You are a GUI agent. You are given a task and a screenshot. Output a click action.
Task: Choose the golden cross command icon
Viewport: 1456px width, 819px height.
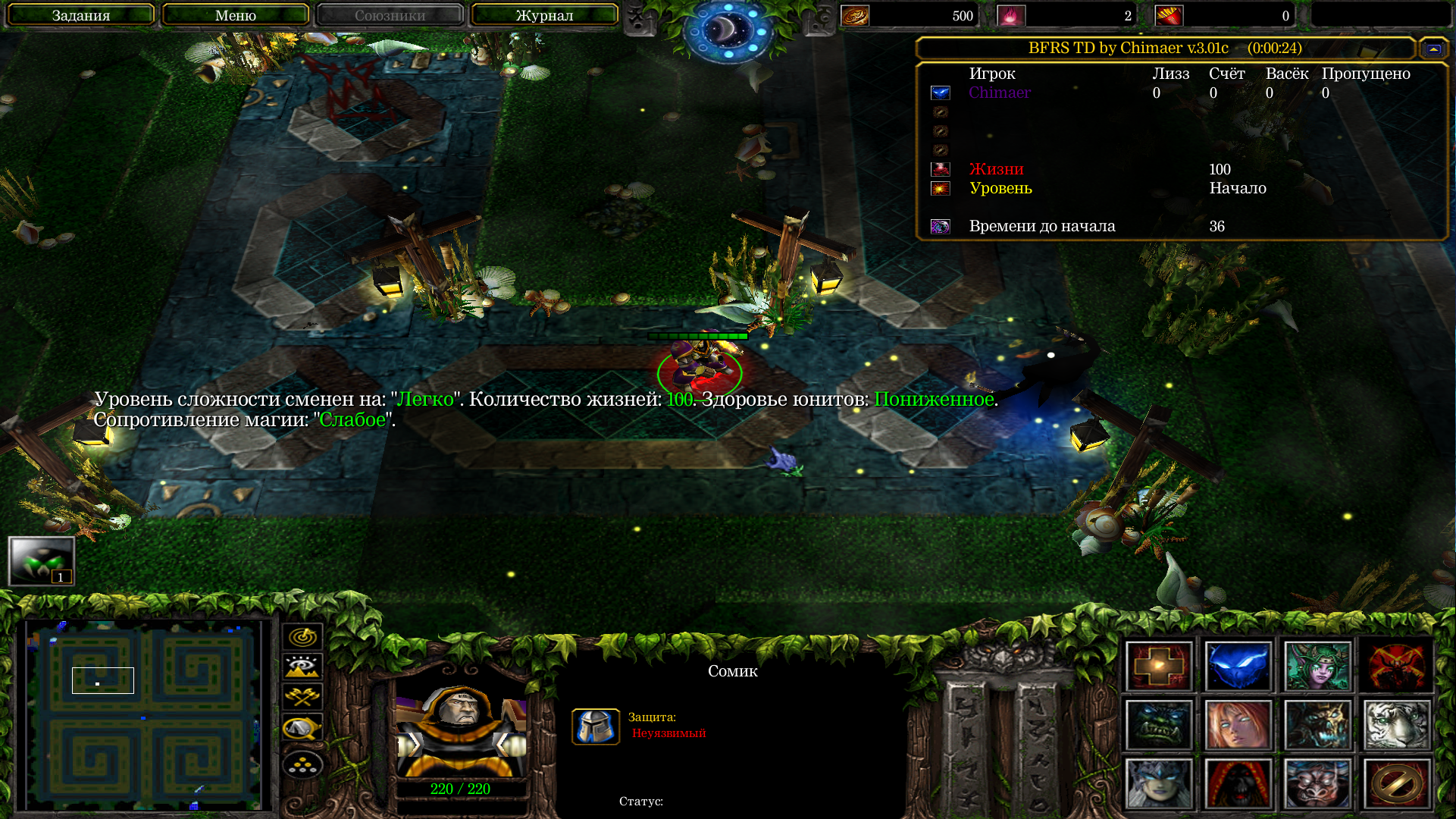point(1159,667)
